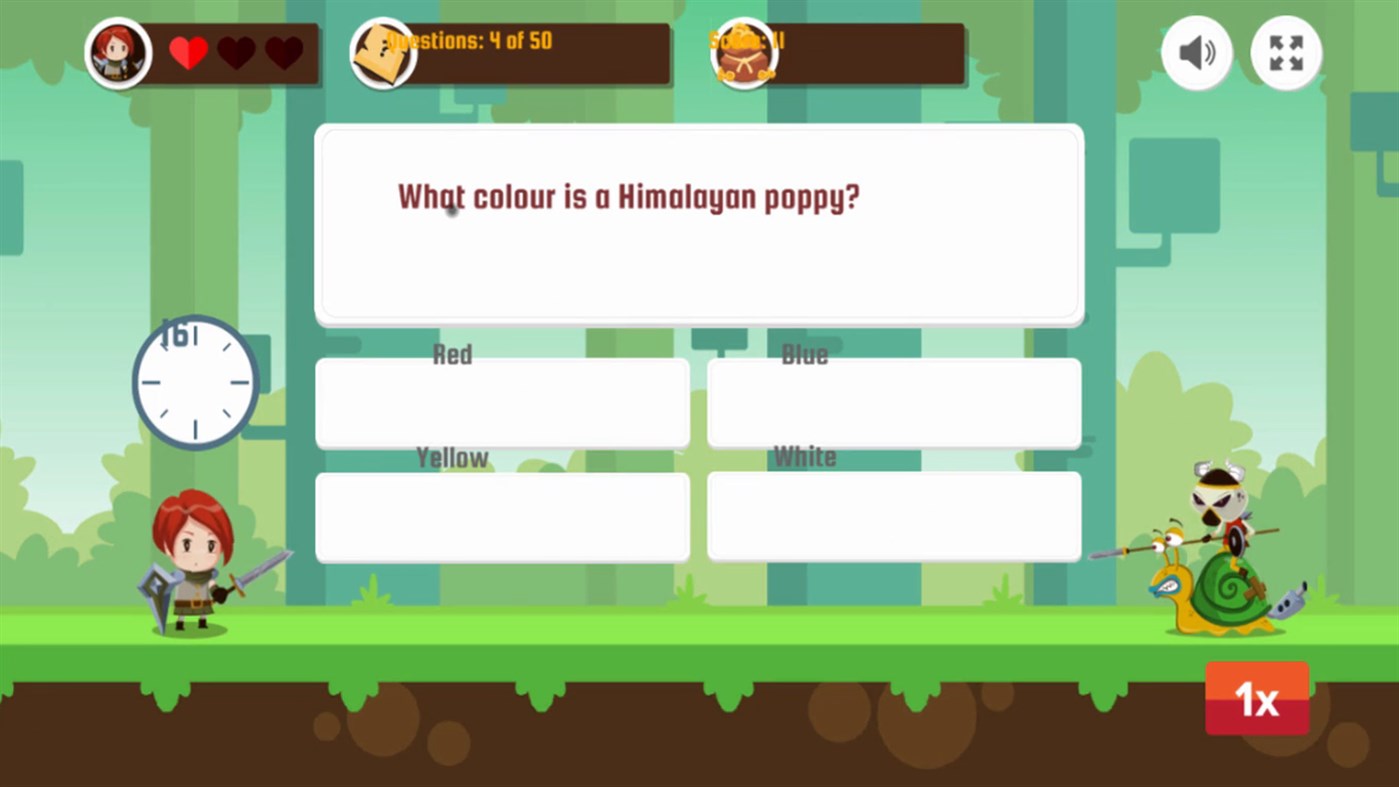Click the countdown timer clock
Image resolution: width=1399 pixels, height=787 pixels.
pos(195,383)
